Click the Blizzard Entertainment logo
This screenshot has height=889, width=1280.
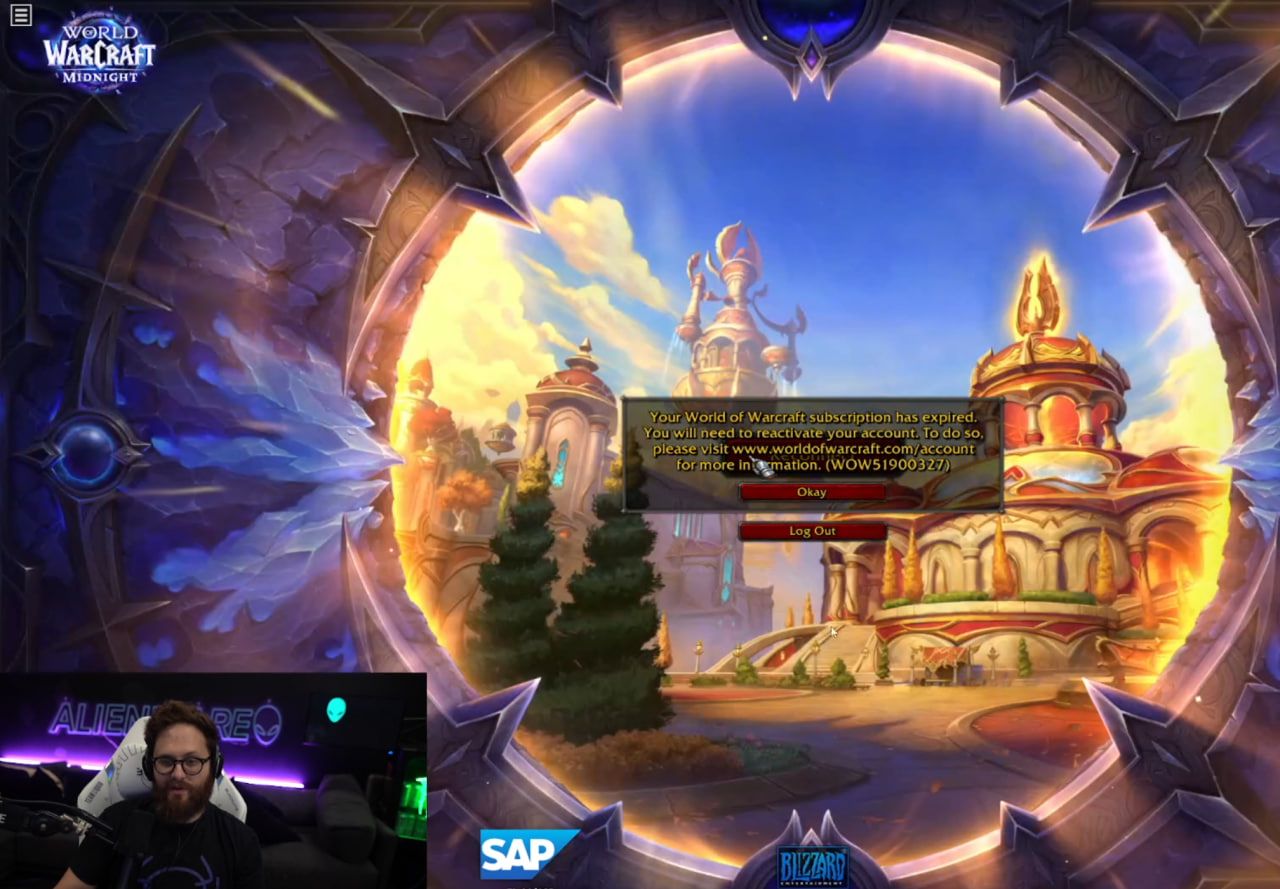tap(814, 863)
